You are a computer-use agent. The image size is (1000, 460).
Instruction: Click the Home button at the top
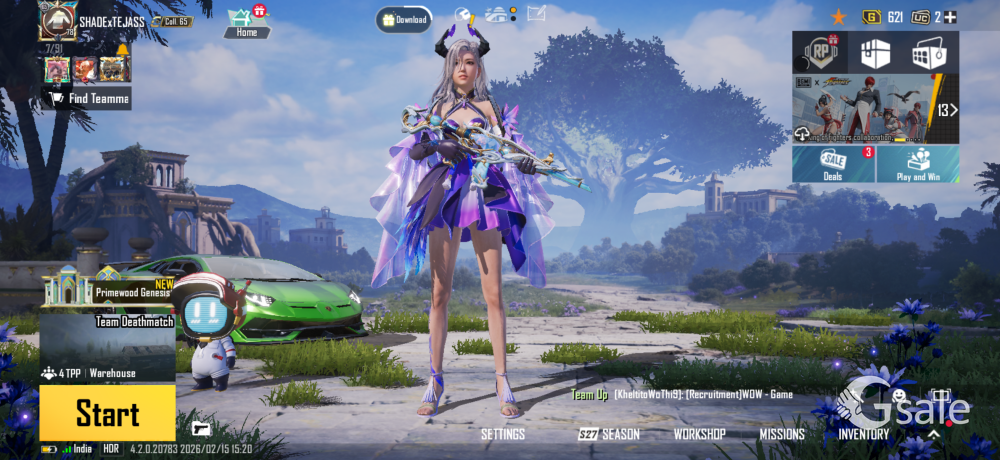246,24
